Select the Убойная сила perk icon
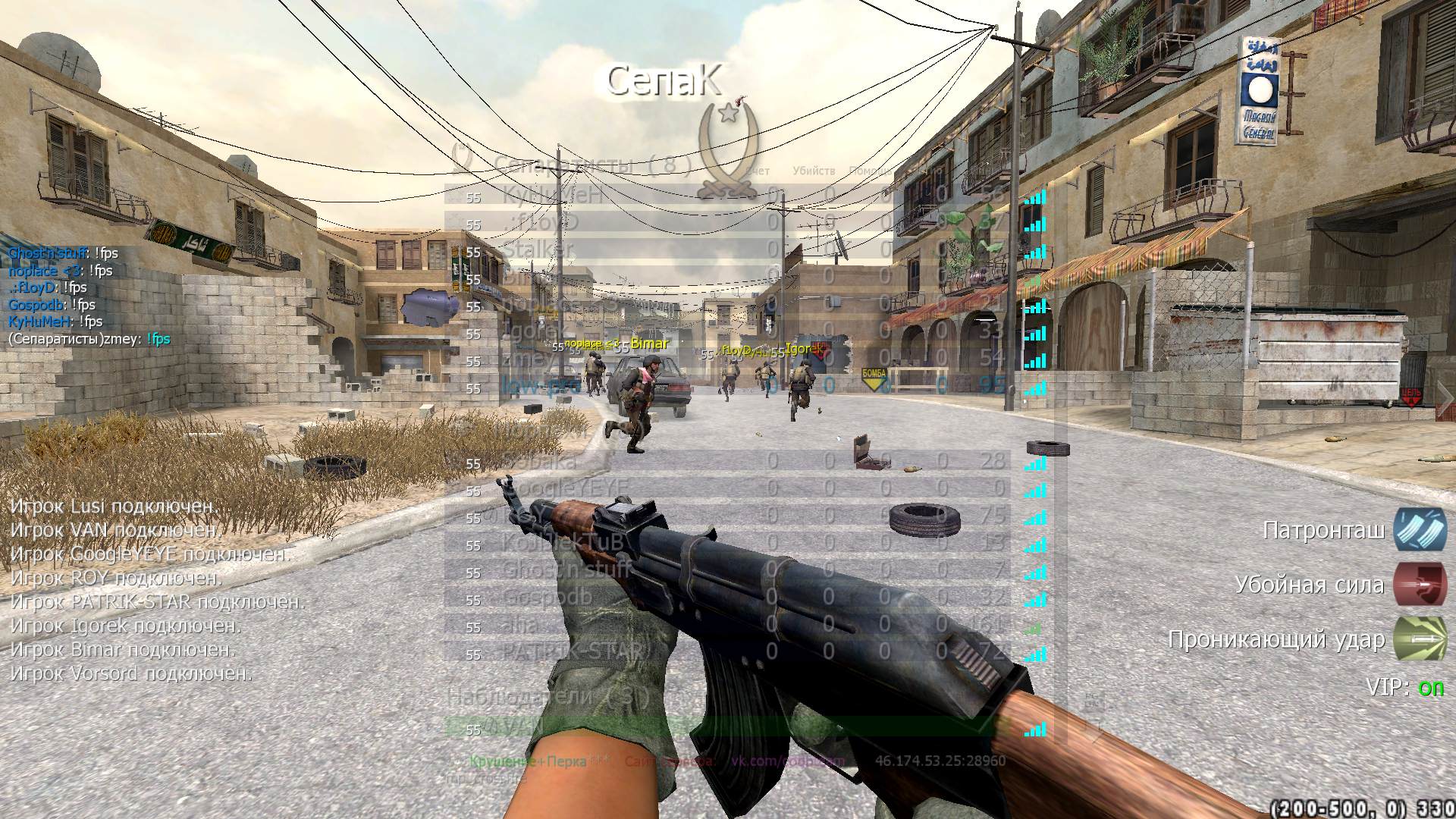 click(x=1420, y=585)
